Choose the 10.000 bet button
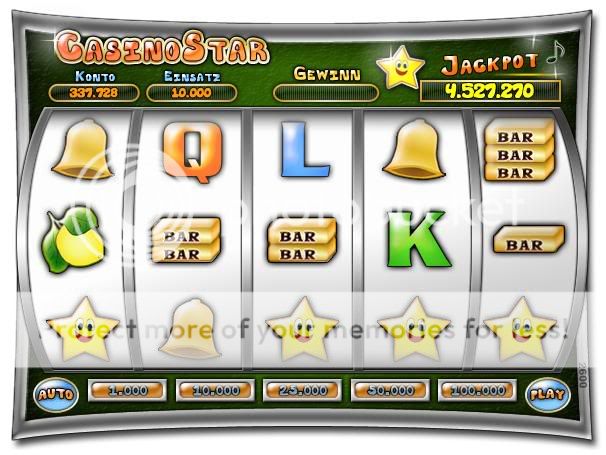 pos(213,389)
